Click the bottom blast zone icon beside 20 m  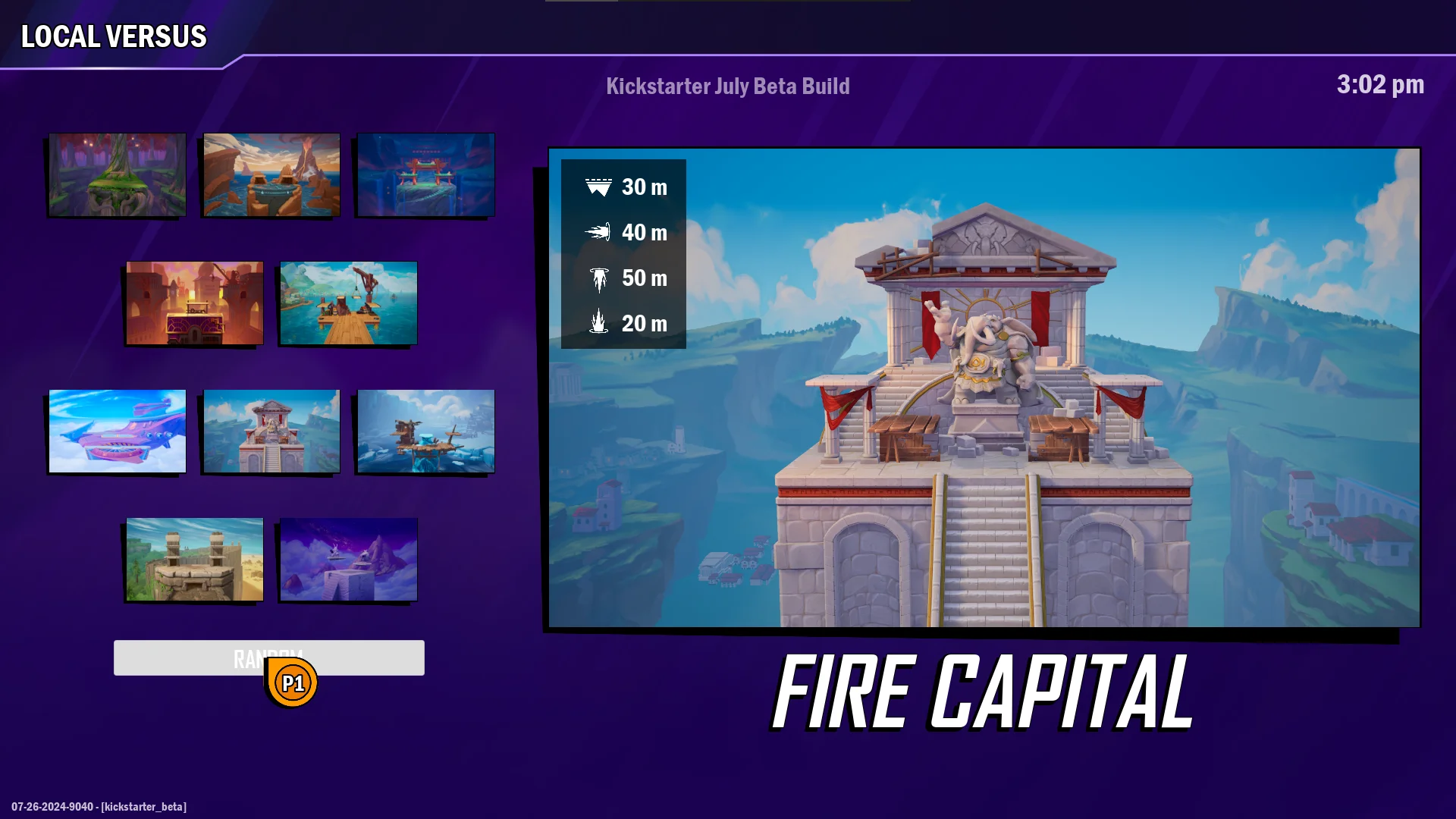point(600,324)
